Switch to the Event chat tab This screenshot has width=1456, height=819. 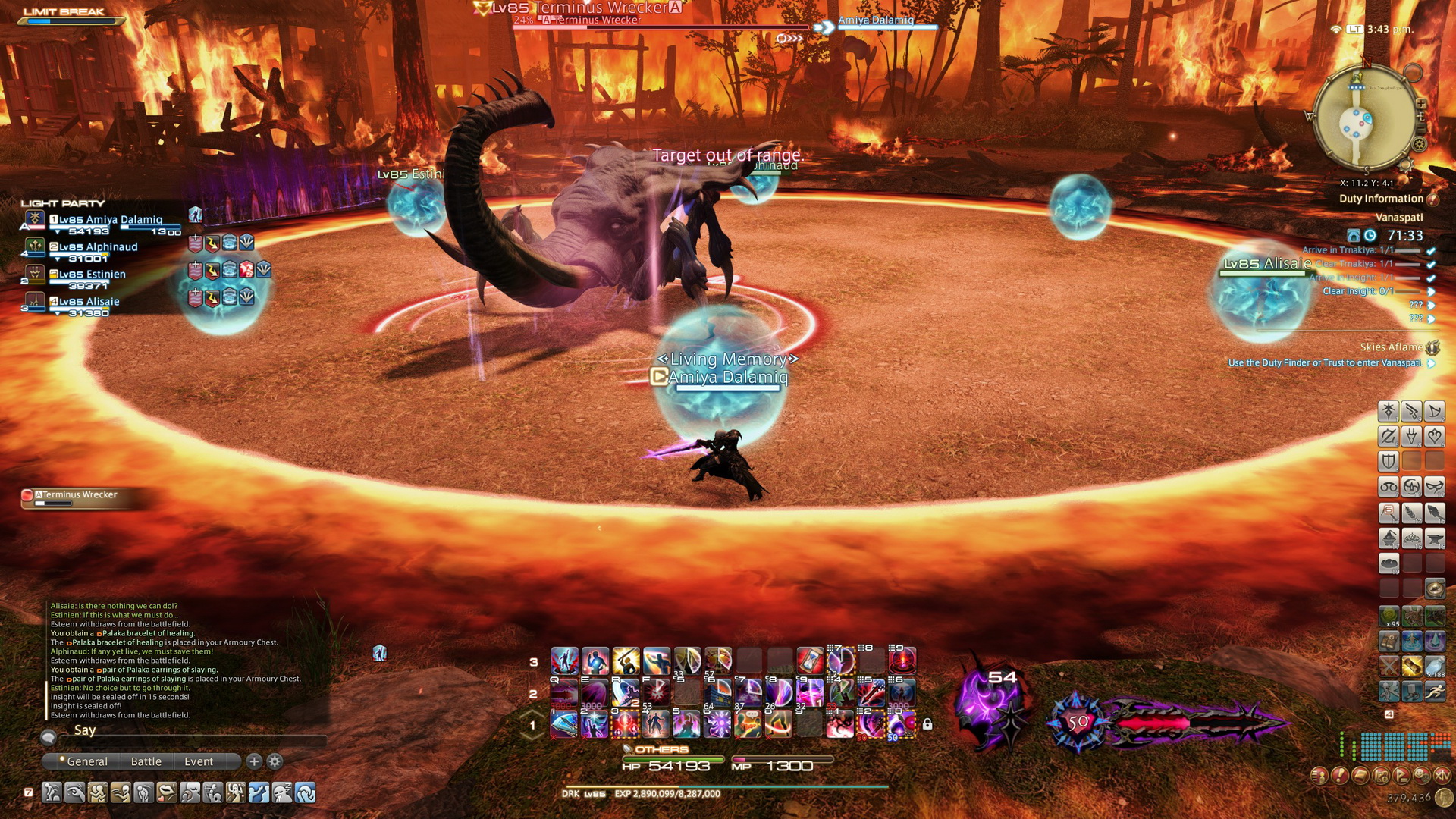pyautogui.click(x=197, y=761)
